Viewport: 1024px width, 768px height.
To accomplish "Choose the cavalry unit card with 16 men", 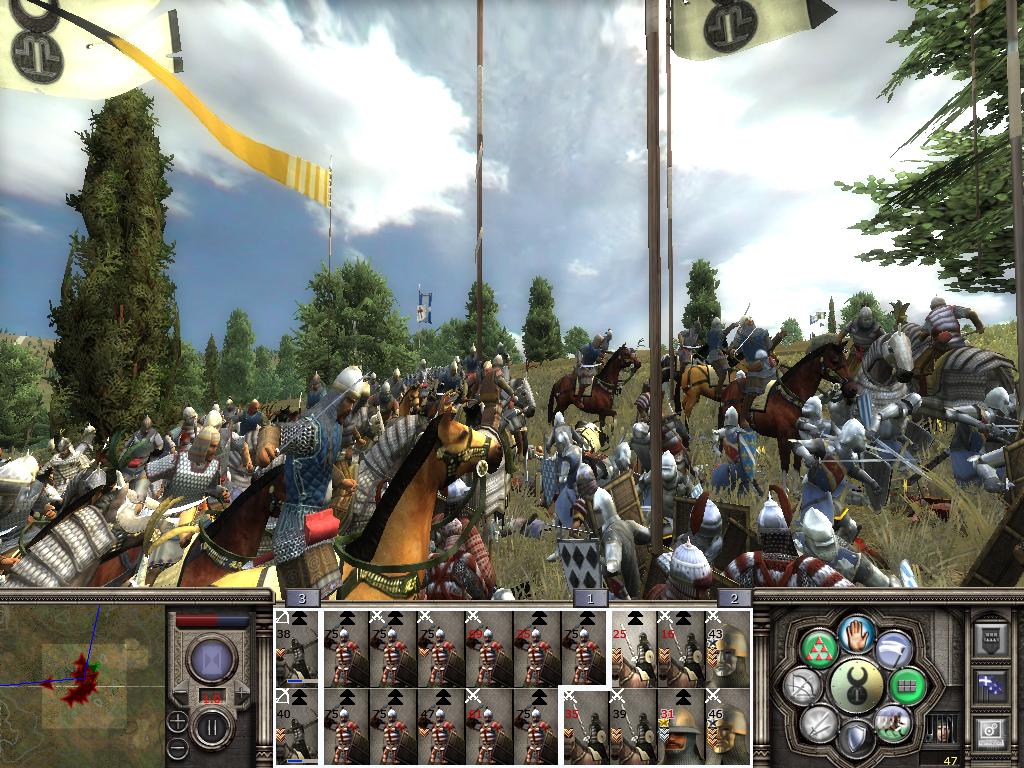I will point(681,648).
